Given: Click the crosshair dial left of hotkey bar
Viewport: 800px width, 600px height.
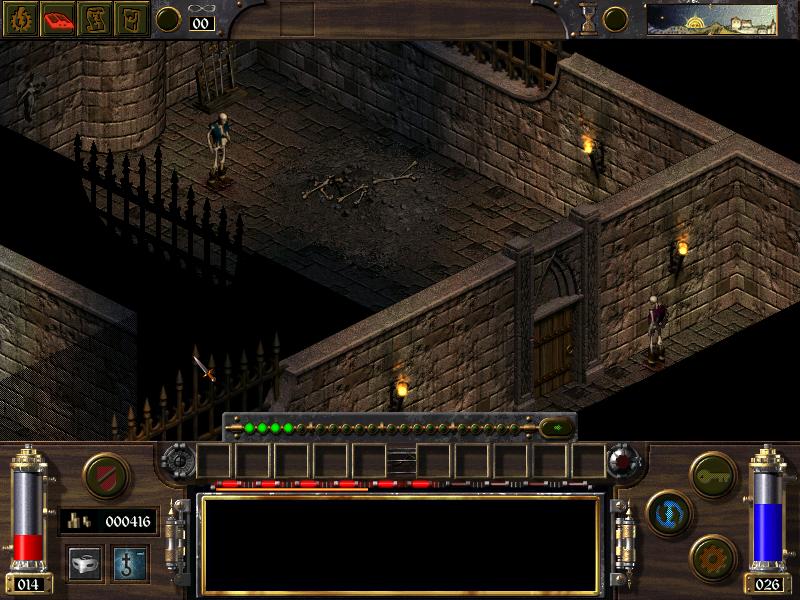Looking at the screenshot, I should point(178,461).
